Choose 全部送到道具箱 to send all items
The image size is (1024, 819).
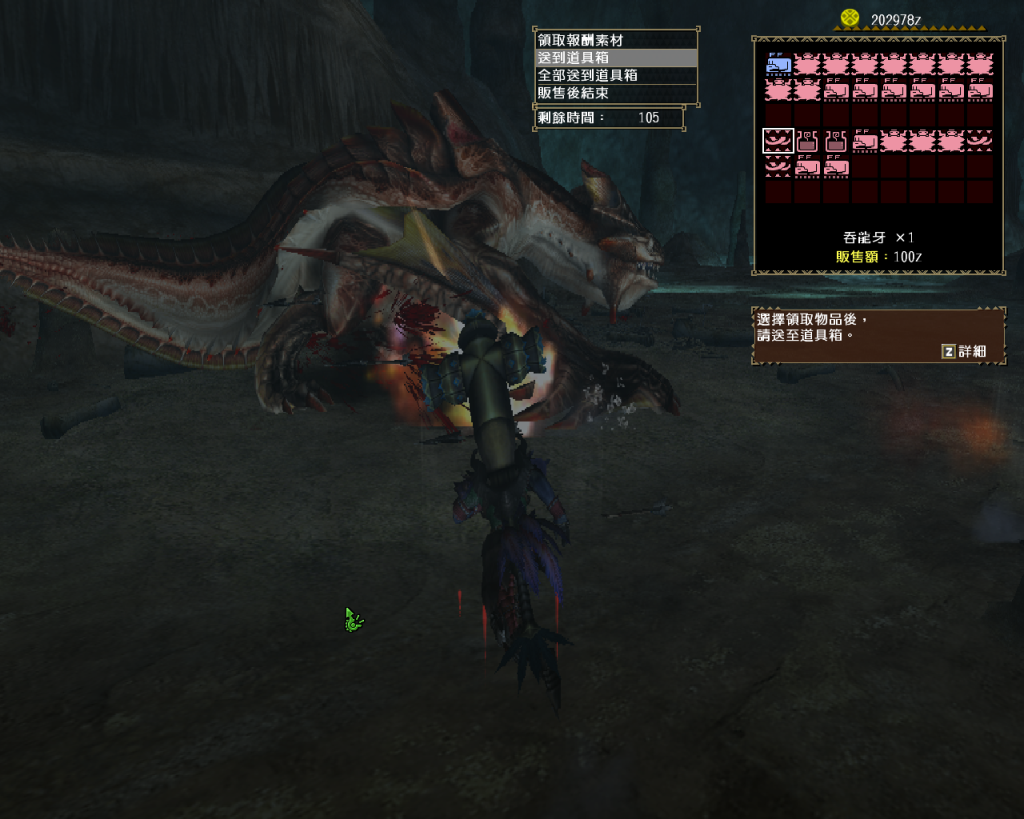587,75
